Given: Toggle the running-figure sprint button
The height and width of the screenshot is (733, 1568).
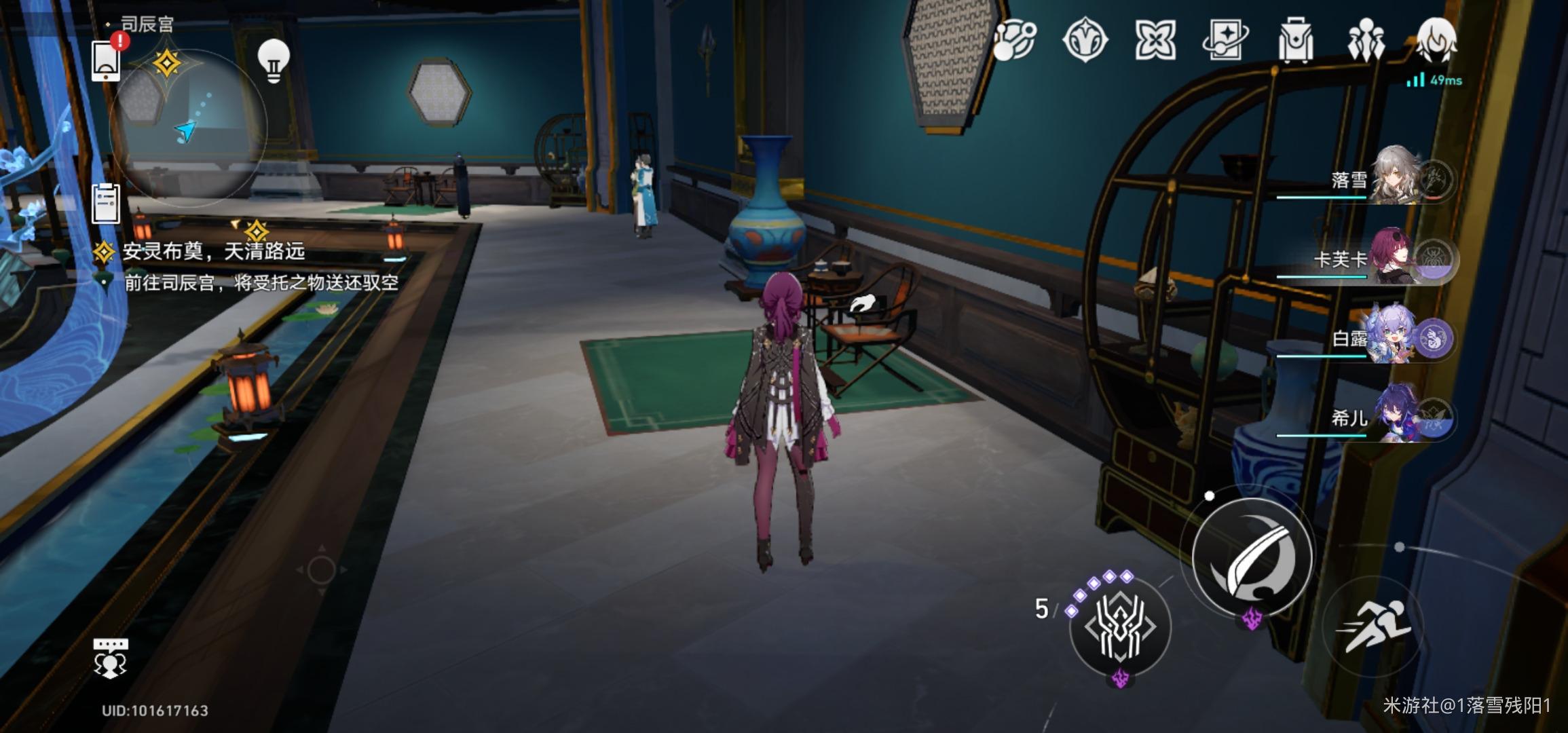Looking at the screenshot, I should tap(1373, 626).
